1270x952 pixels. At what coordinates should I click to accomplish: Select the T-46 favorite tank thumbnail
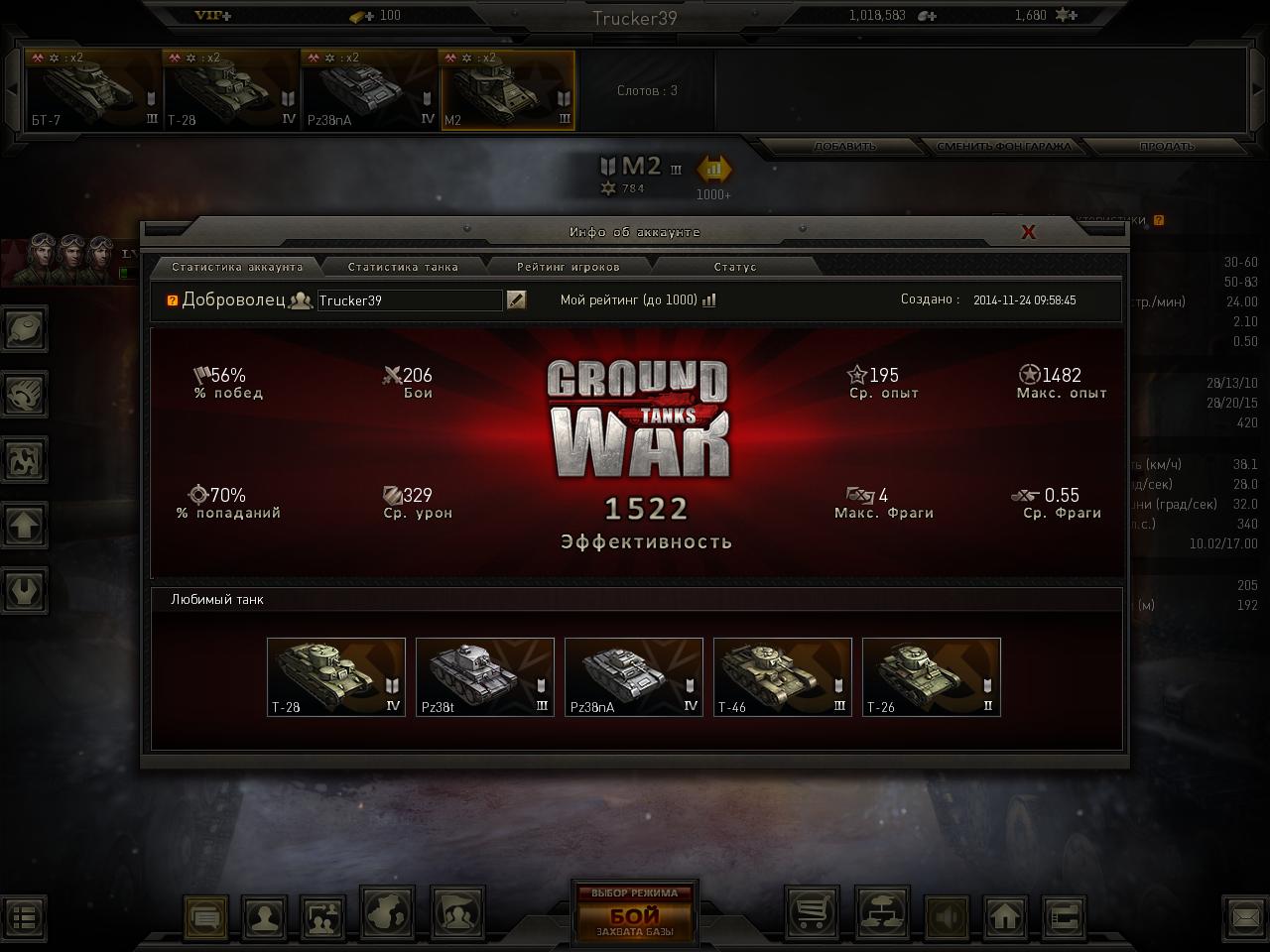click(783, 676)
